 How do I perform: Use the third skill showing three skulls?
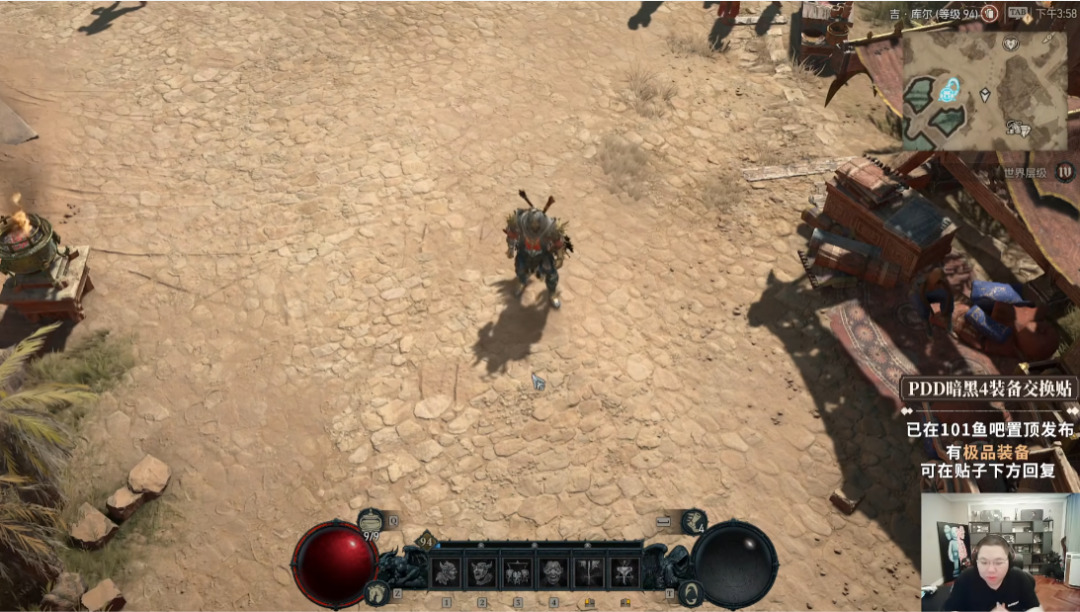517,572
